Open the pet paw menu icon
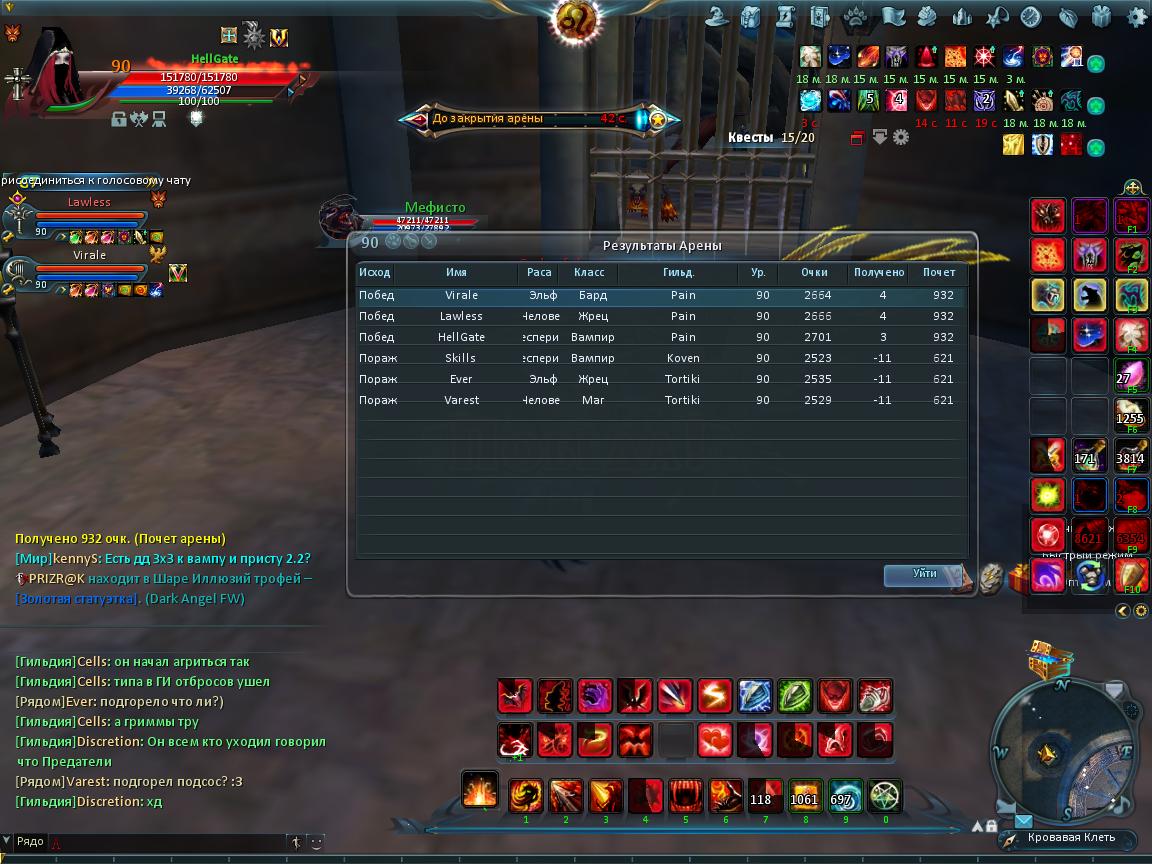 click(856, 16)
